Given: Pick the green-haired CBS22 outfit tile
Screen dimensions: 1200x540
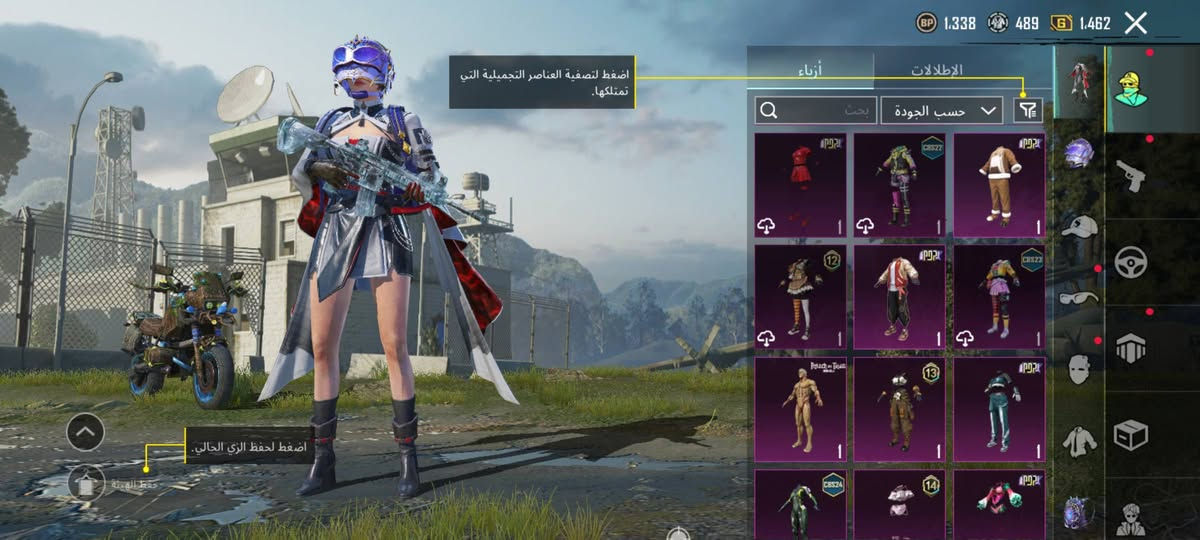Looking at the screenshot, I should click(899, 186).
